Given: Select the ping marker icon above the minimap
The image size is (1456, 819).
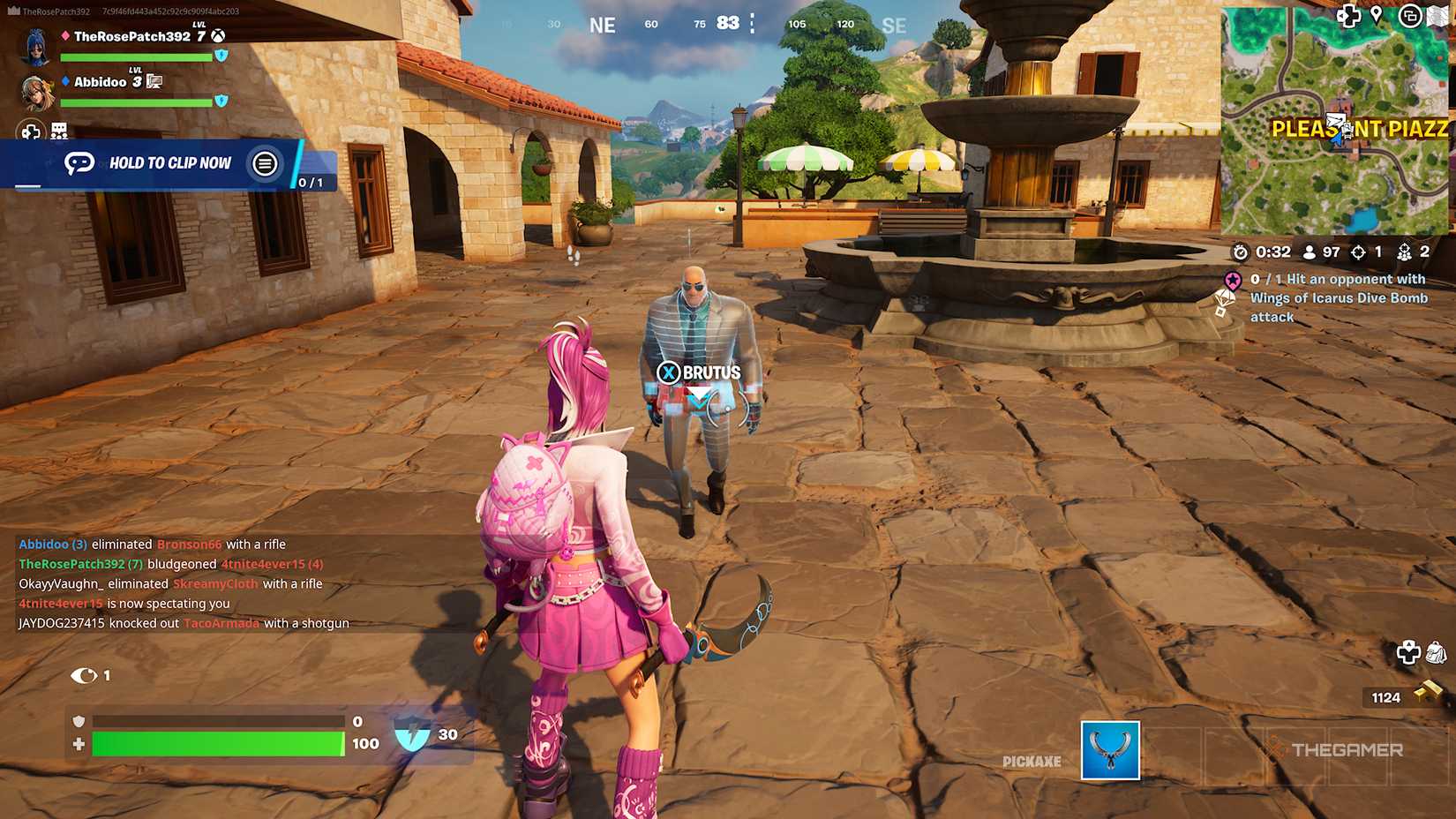Looking at the screenshot, I should coord(1378,16).
